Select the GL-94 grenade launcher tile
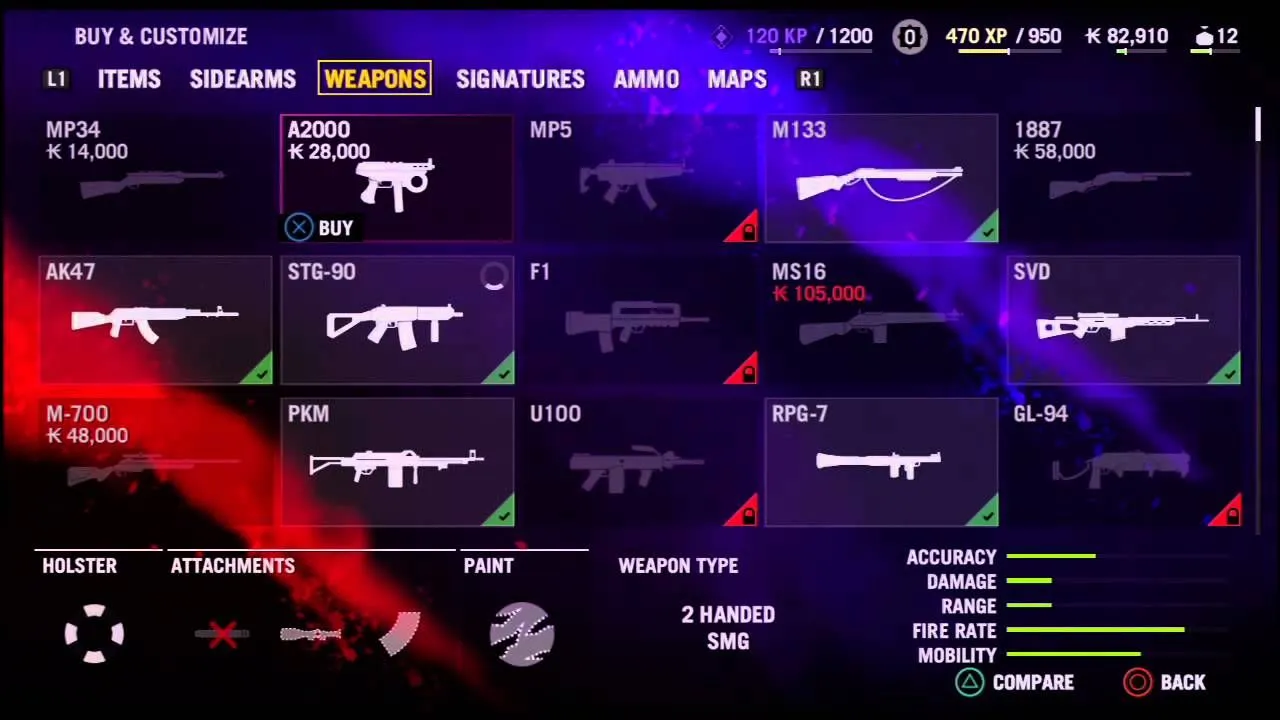Screen dimensions: 1280x720 coord(1123,462)
